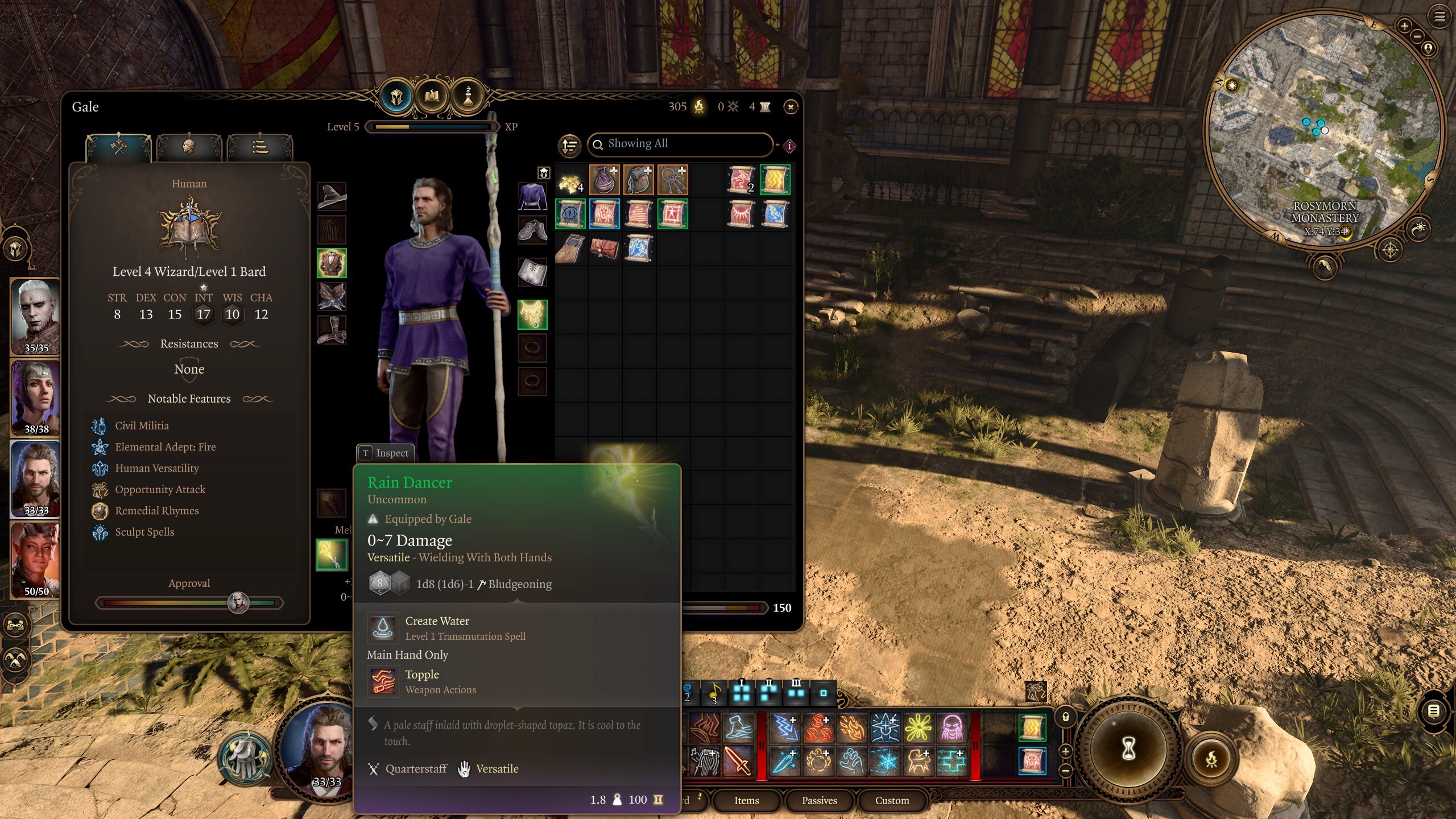Click the inventory search field showing all

[681, 144]
